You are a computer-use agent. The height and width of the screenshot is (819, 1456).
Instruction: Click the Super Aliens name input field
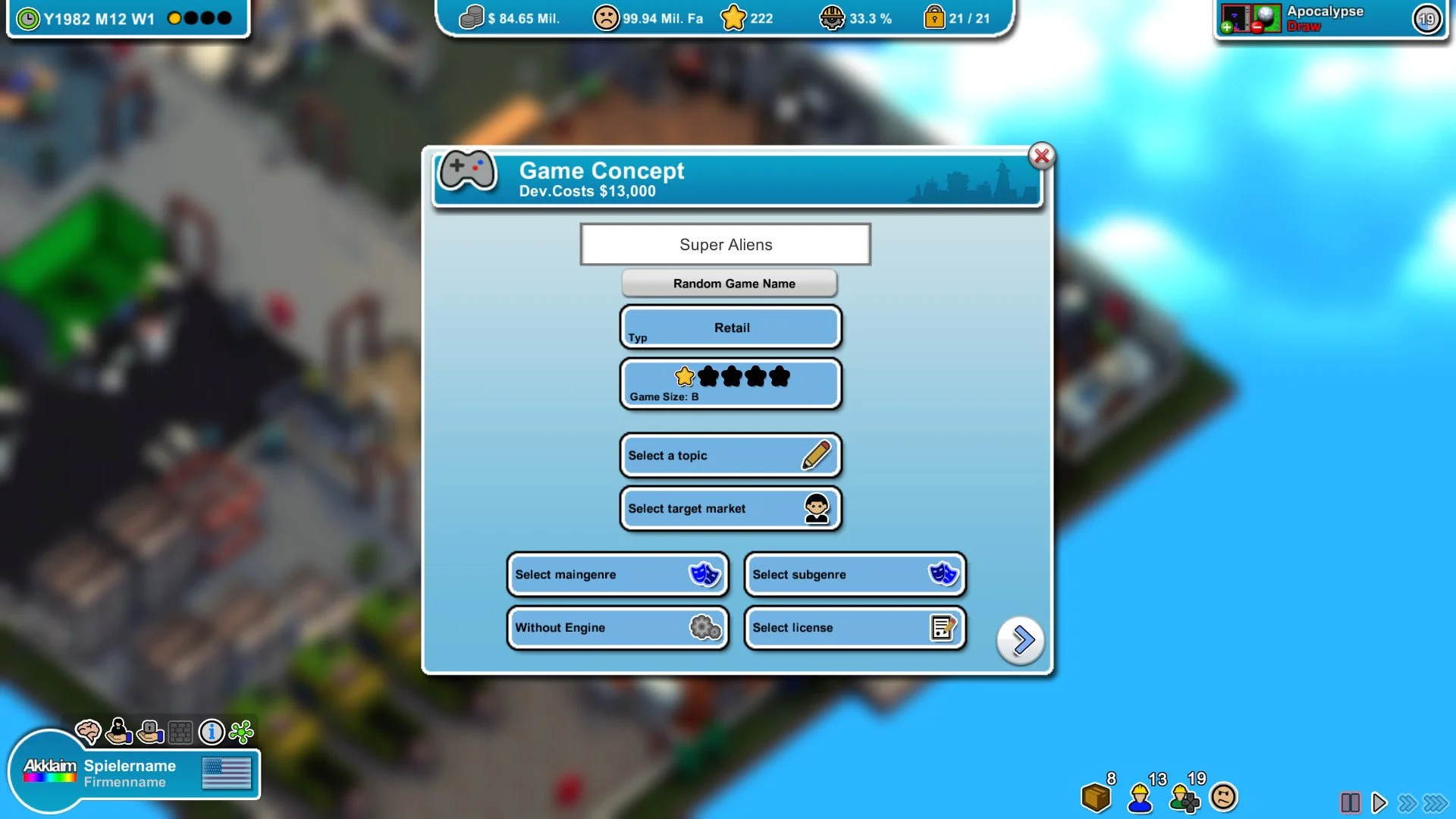[x=724, y=244]
